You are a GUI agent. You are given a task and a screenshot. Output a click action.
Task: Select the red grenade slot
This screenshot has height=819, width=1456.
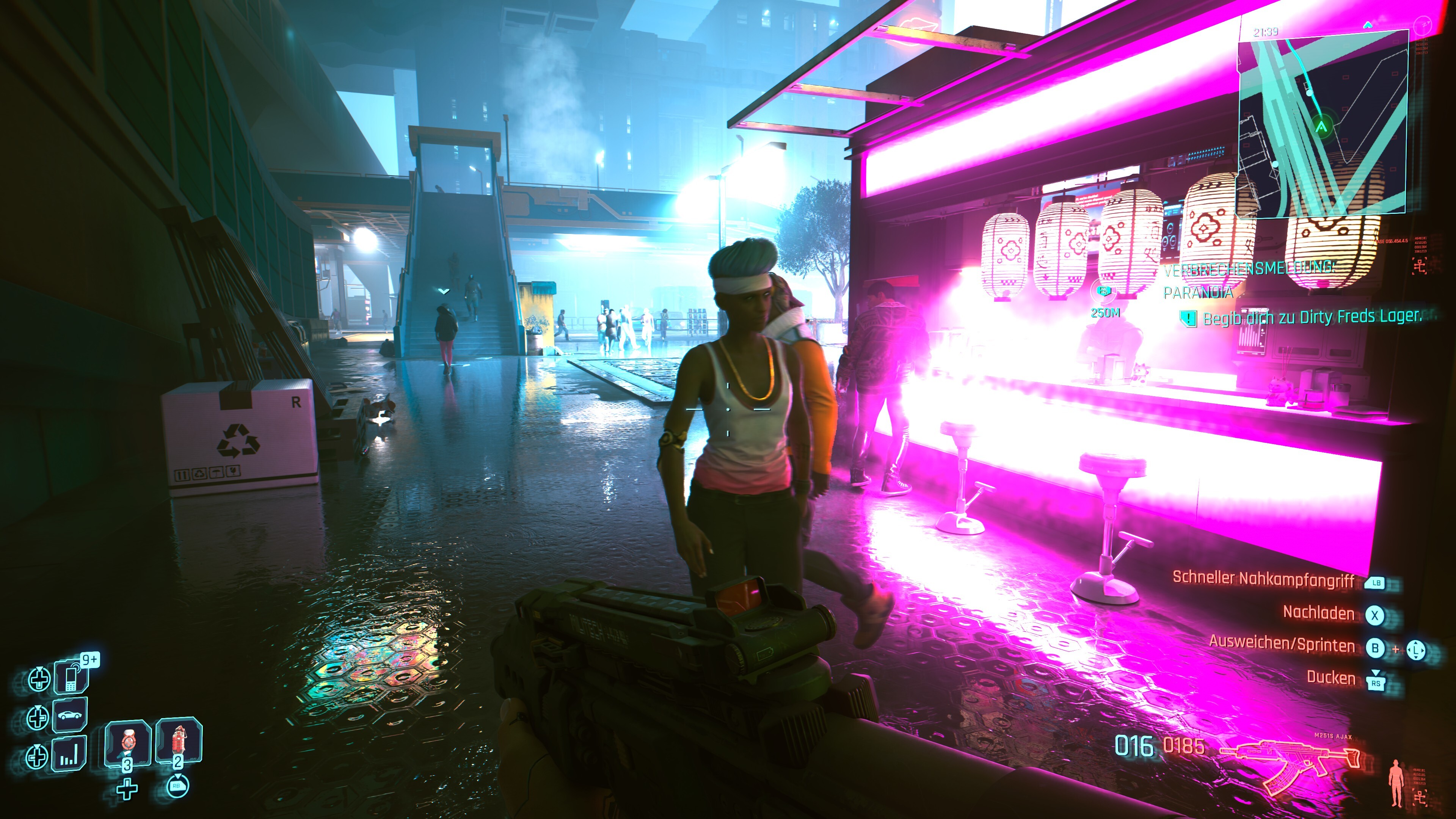coord(179,741)
